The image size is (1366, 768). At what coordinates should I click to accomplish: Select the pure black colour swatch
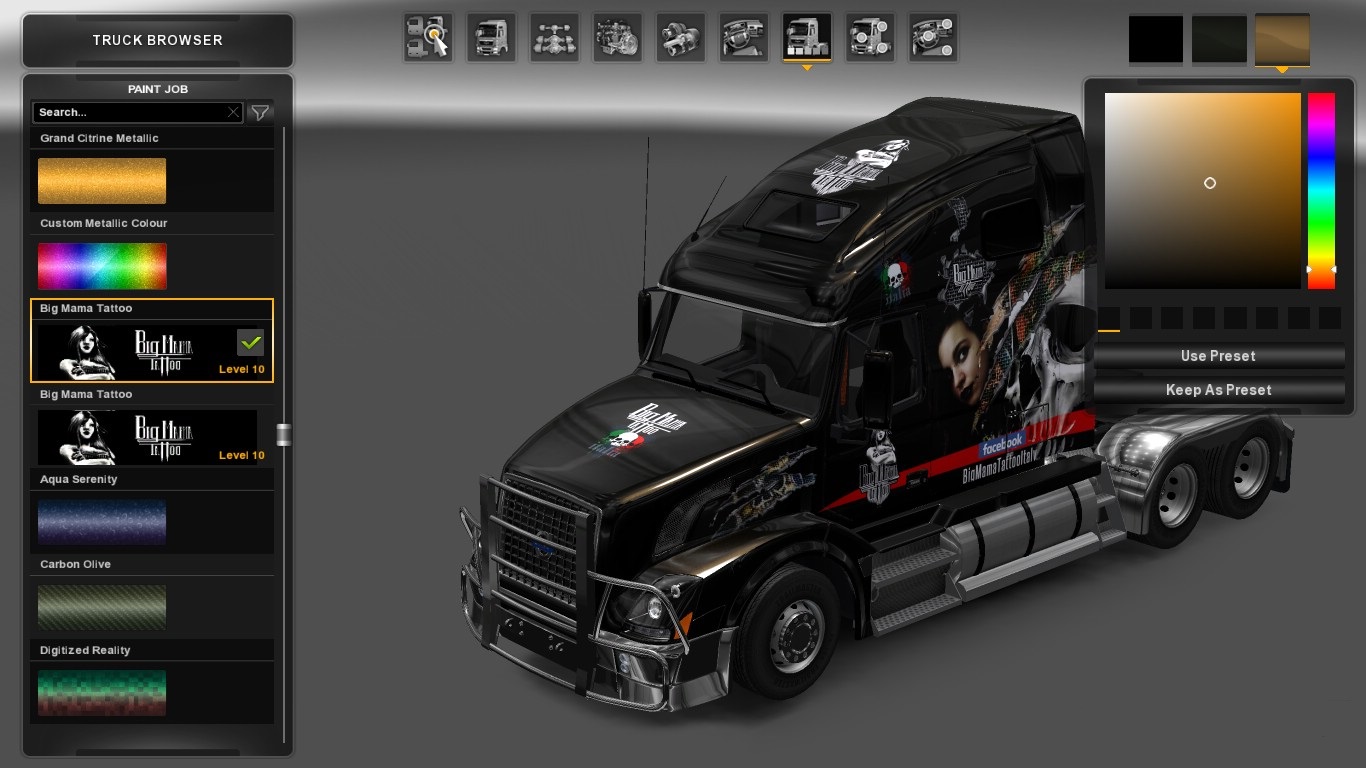tap(1155, 39)
